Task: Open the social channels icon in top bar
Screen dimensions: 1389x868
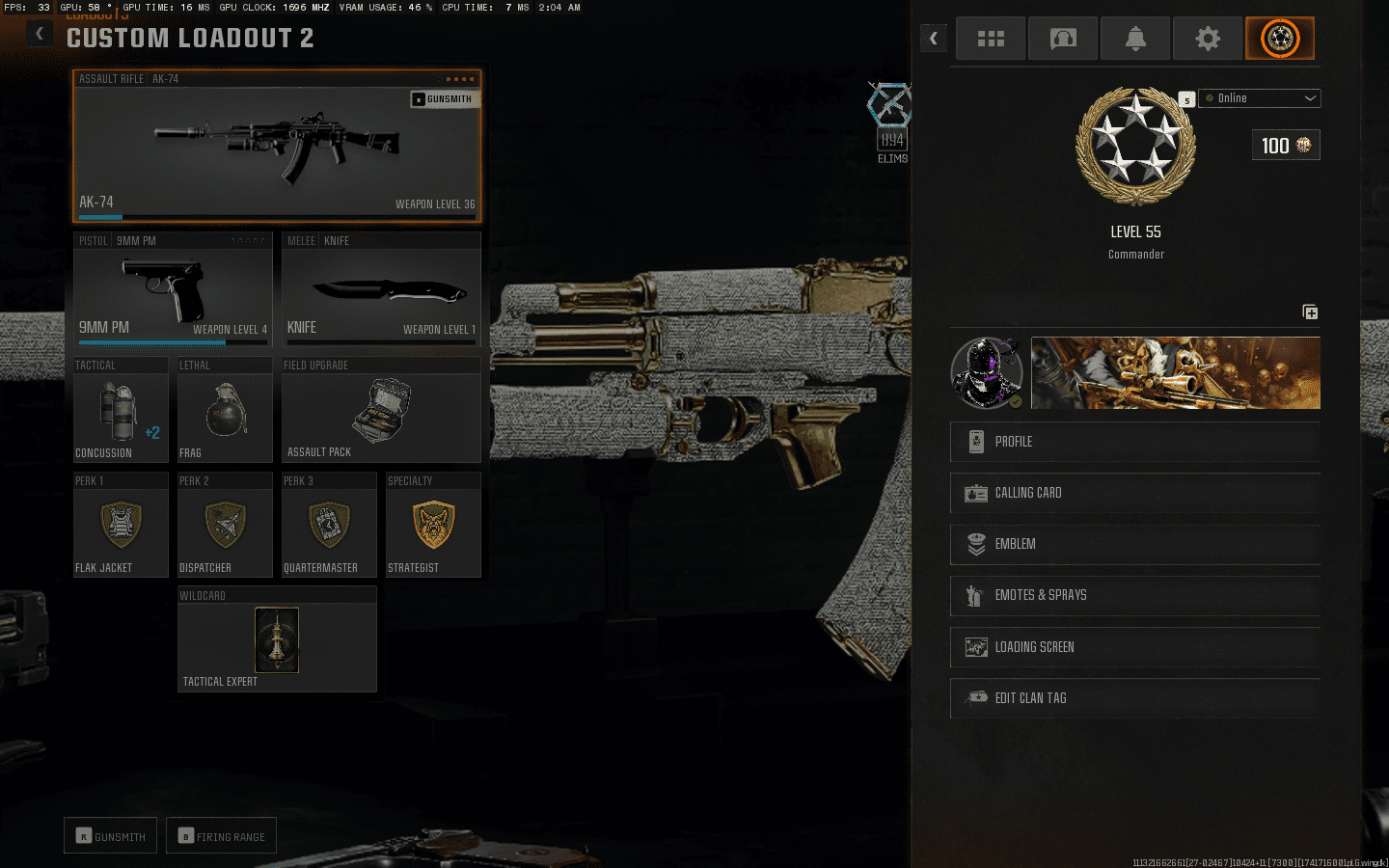Action: point(1063,38)
